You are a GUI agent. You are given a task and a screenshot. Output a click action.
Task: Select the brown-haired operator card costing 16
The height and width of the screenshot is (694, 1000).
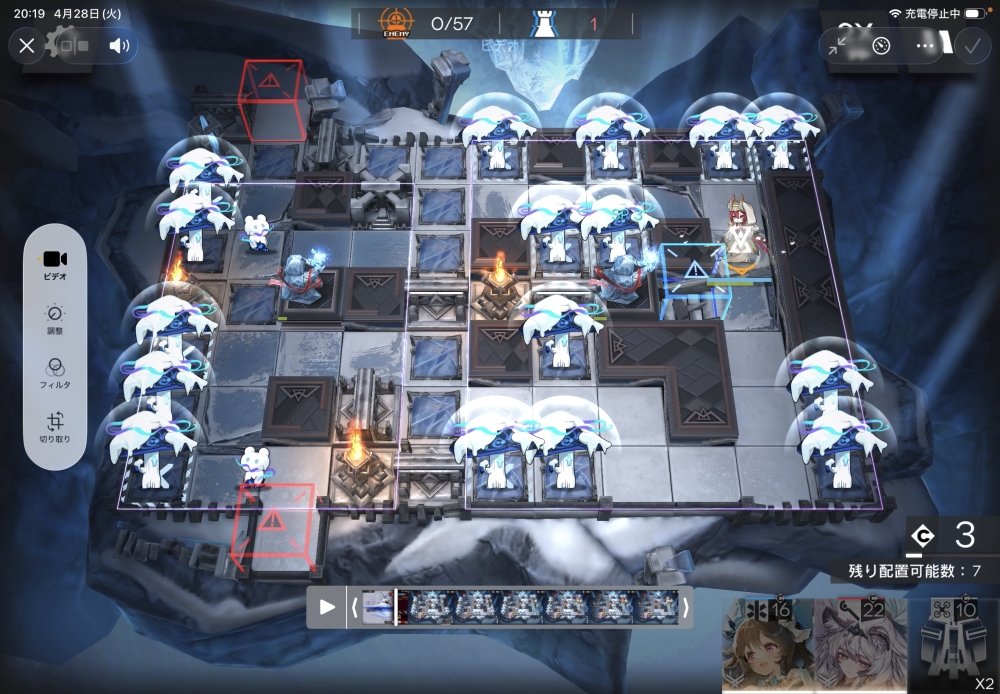coord(765,647)
